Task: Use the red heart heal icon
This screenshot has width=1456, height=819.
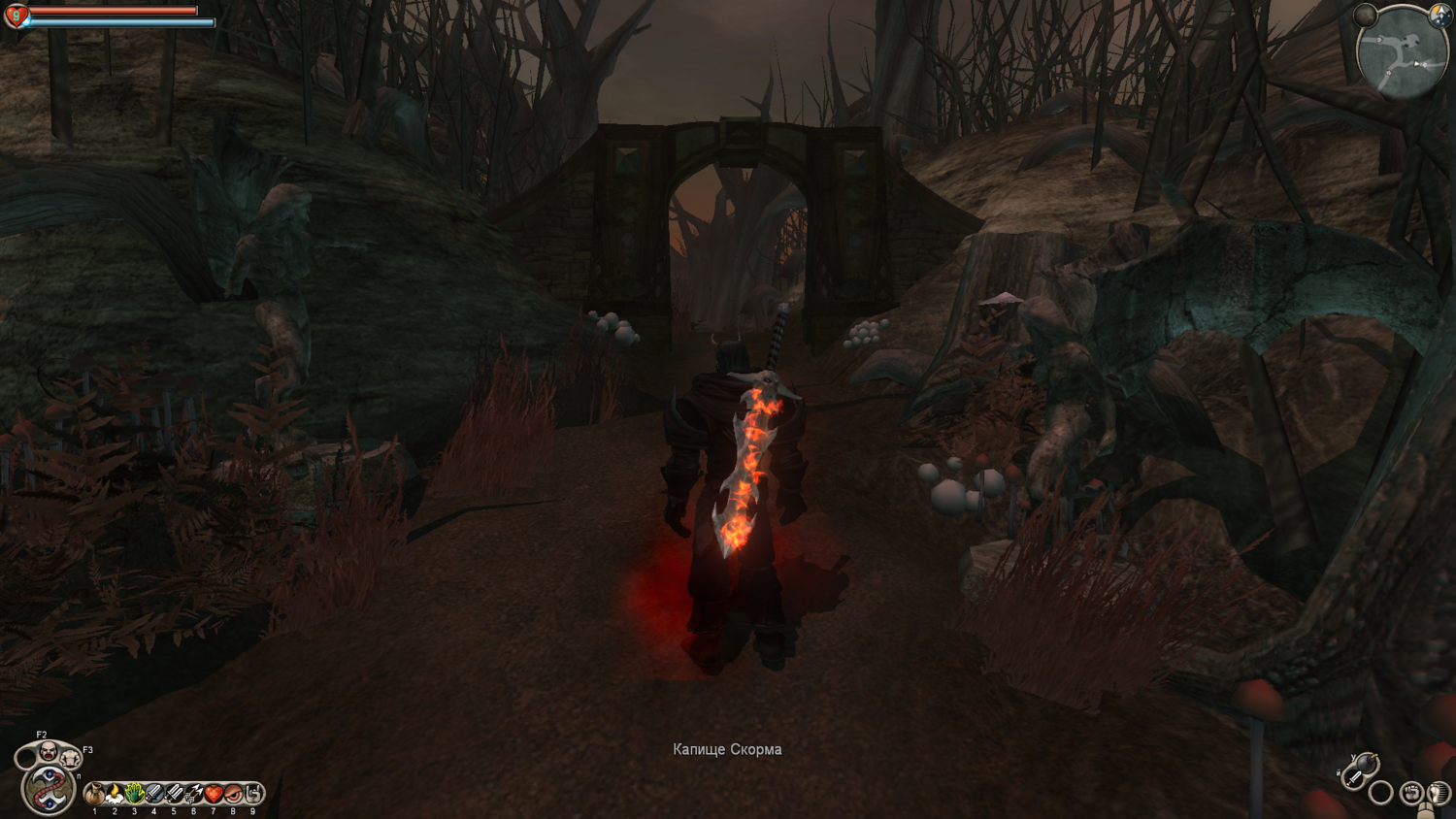Action: tap(214, 794)
